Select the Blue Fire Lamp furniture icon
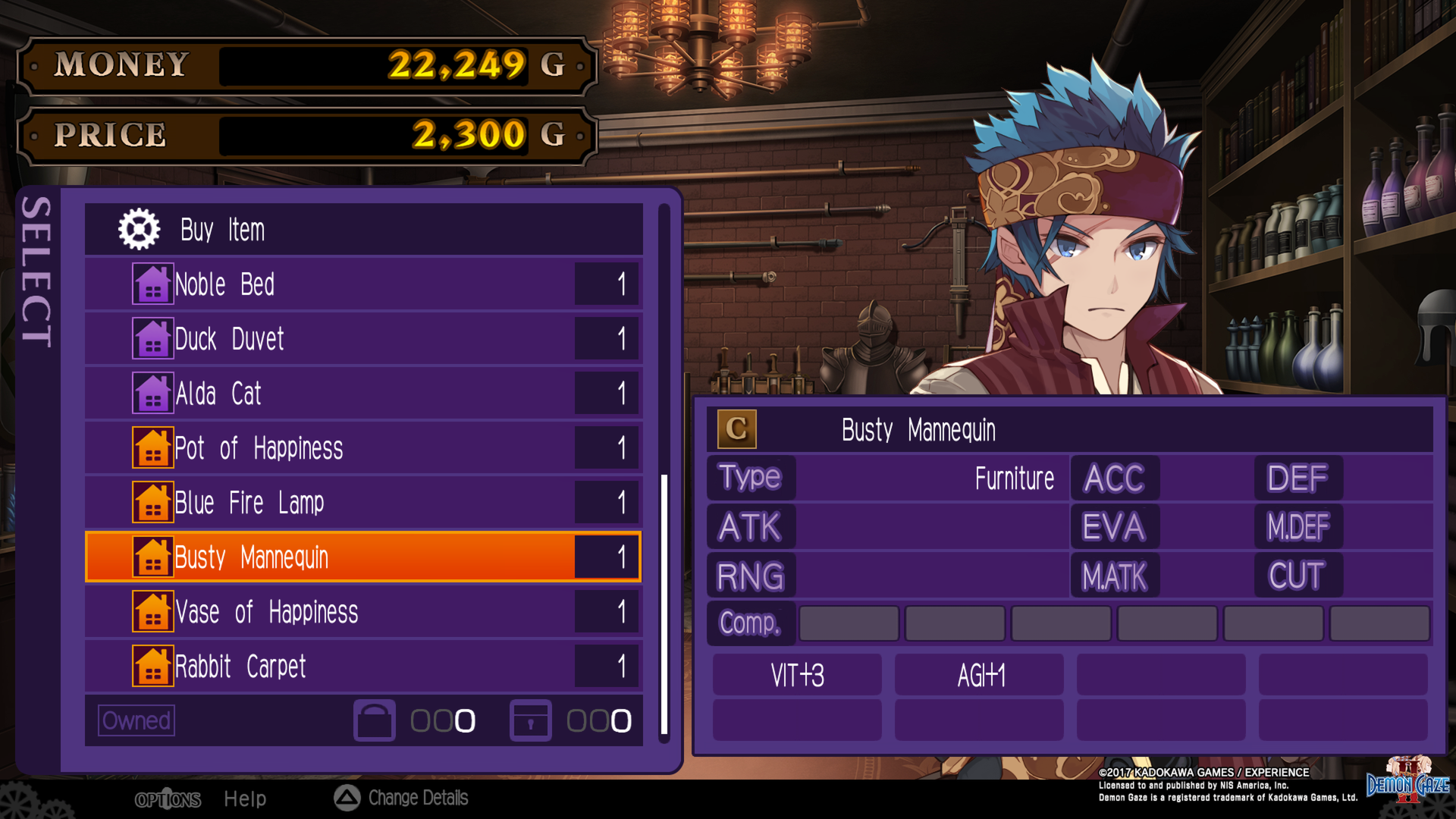Screen dimensions: 1456x819 point(153,502)
